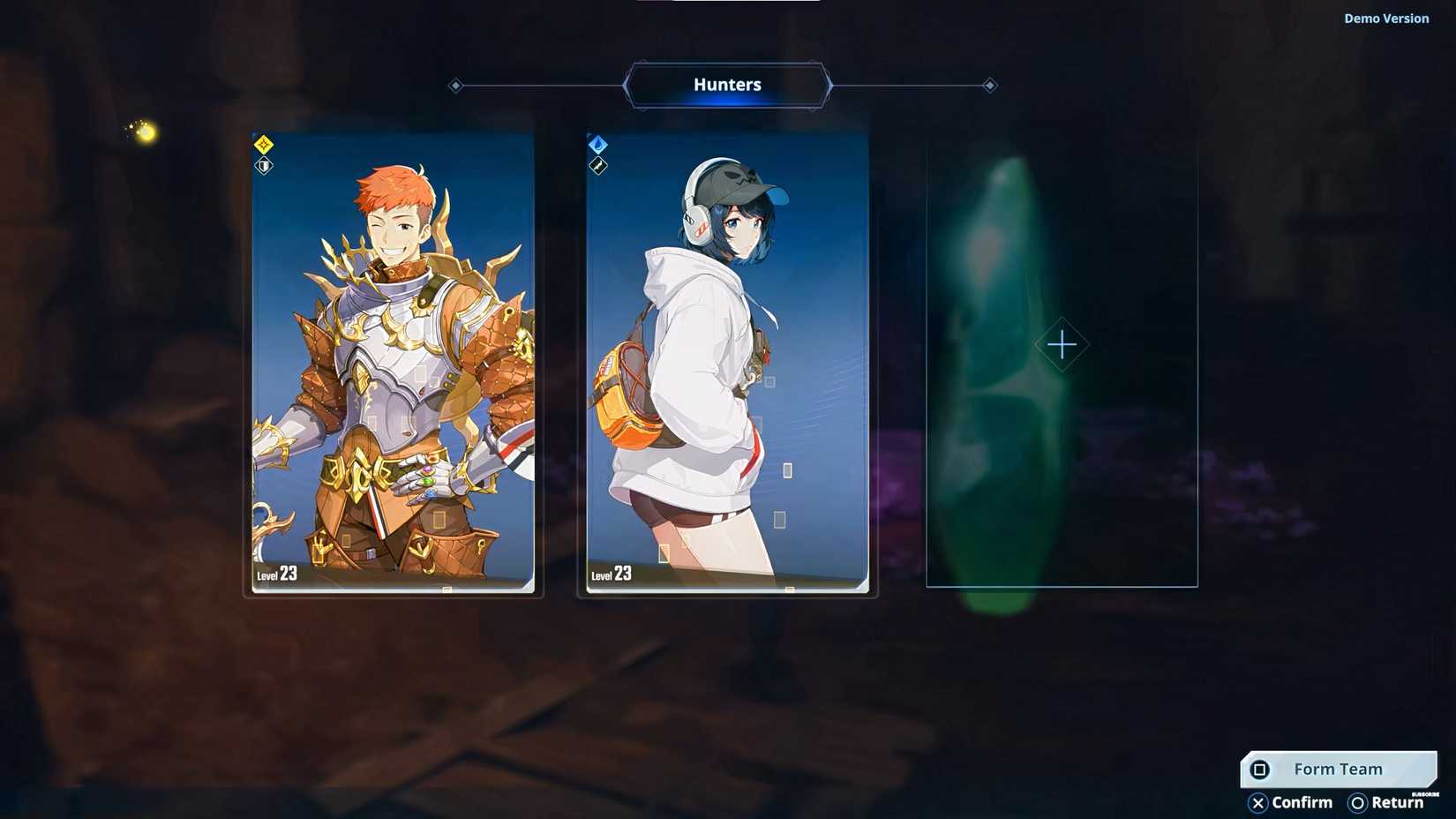This screenshot has width=1456, height=819.
Task: Select the hooded hunter's character card
Action: pyautogui.click(x=726, y=362)
